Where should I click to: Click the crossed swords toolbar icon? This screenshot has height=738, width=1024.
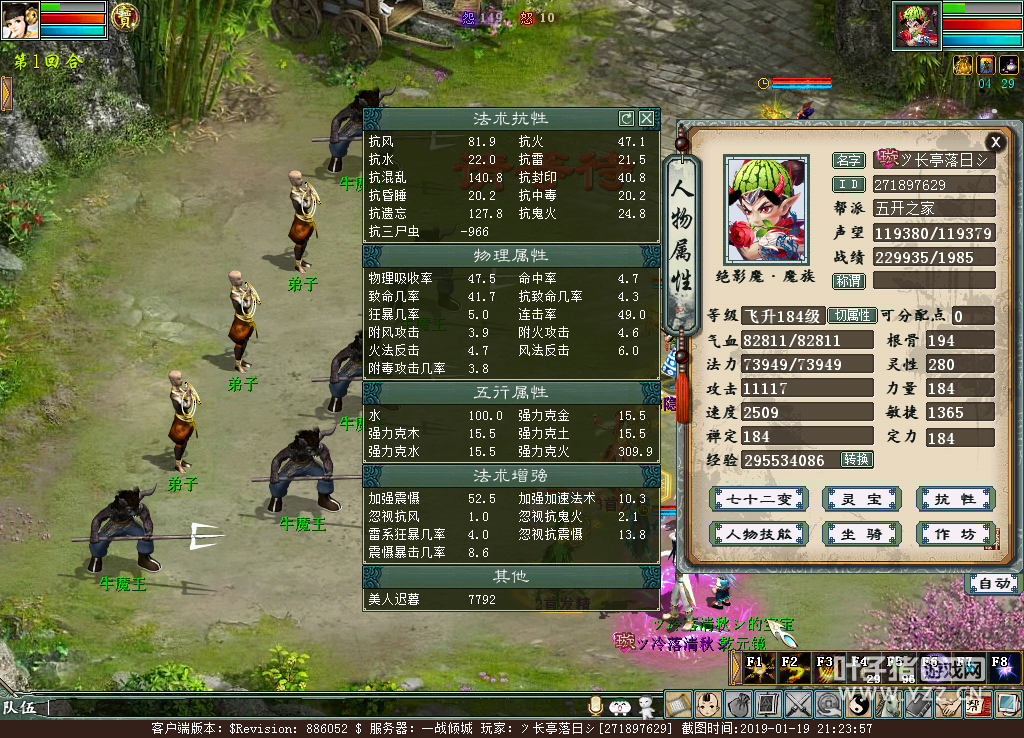[x=797, y=705]
